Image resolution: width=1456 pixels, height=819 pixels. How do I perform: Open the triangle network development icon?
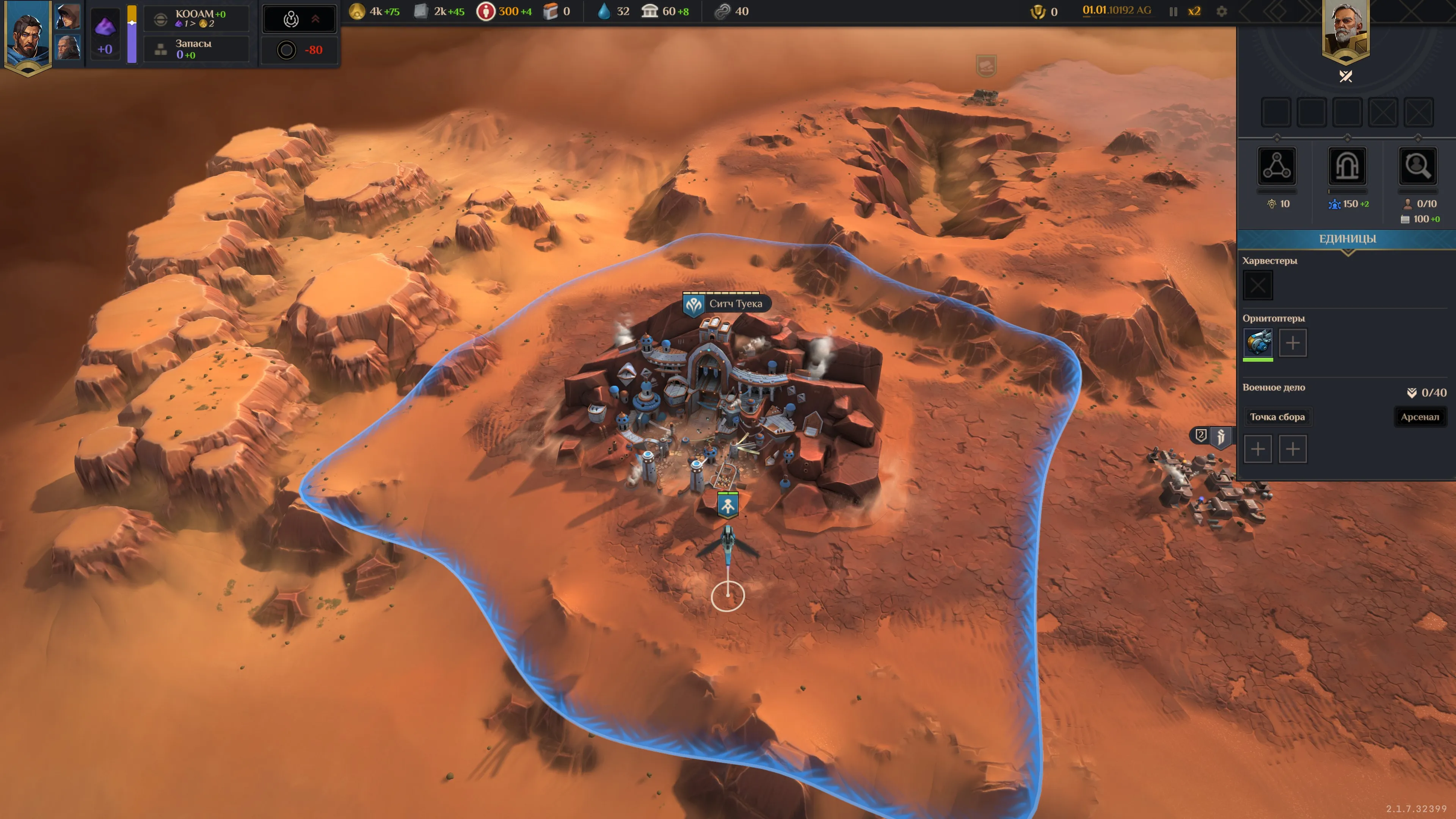[x=1276, y=166]
